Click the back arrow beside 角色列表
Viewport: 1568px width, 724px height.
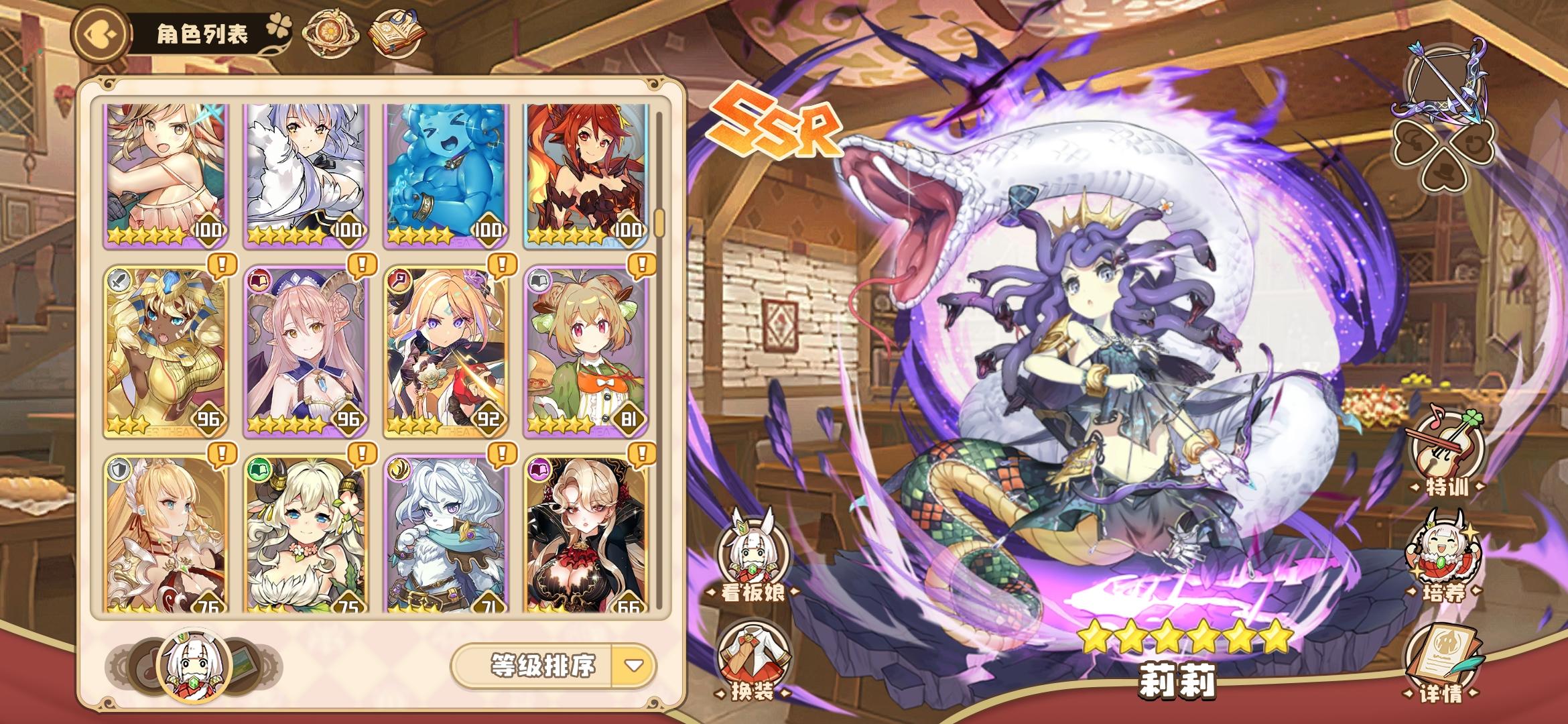99,32
